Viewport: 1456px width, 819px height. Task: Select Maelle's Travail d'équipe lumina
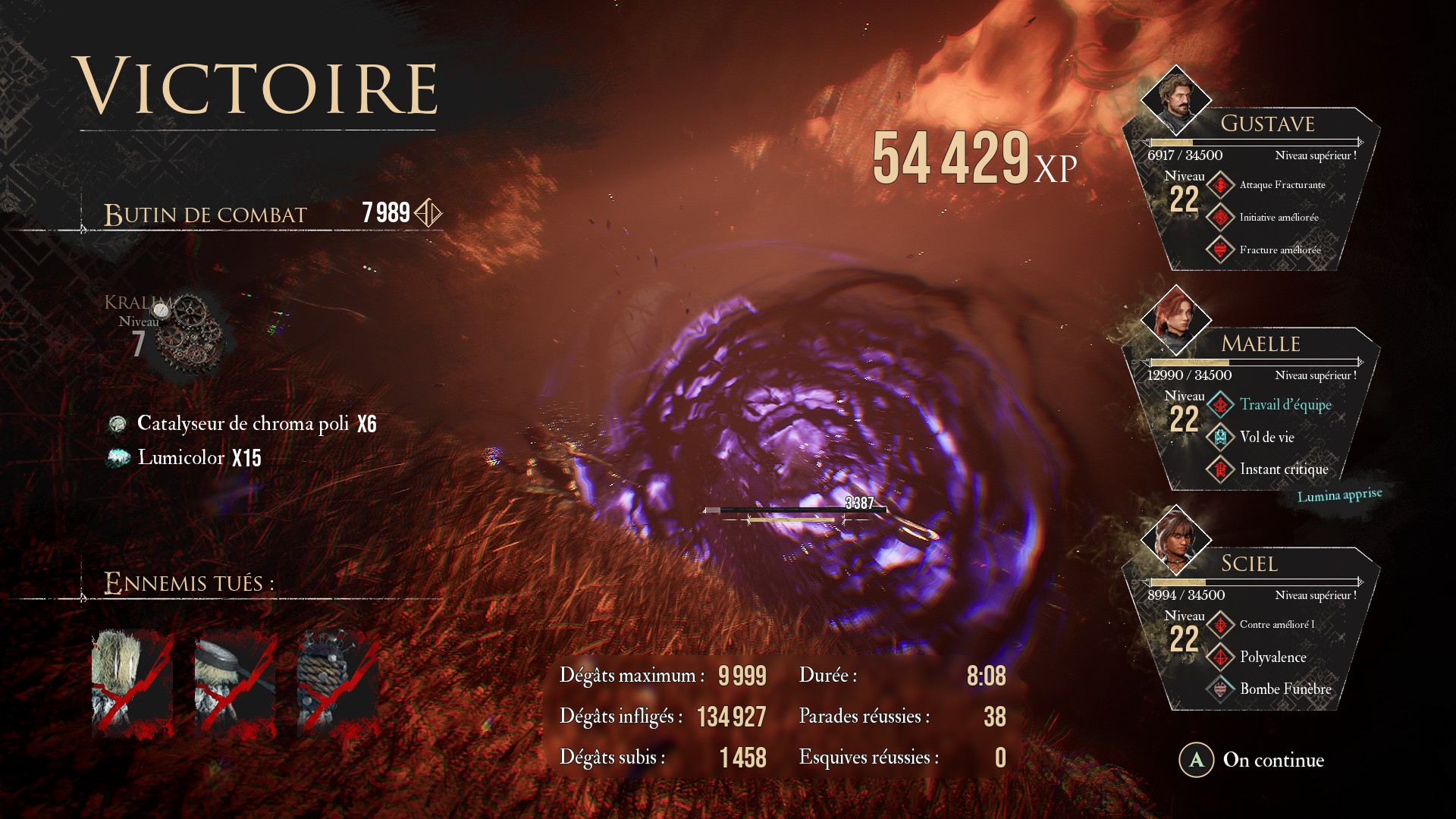[1285, 405]
